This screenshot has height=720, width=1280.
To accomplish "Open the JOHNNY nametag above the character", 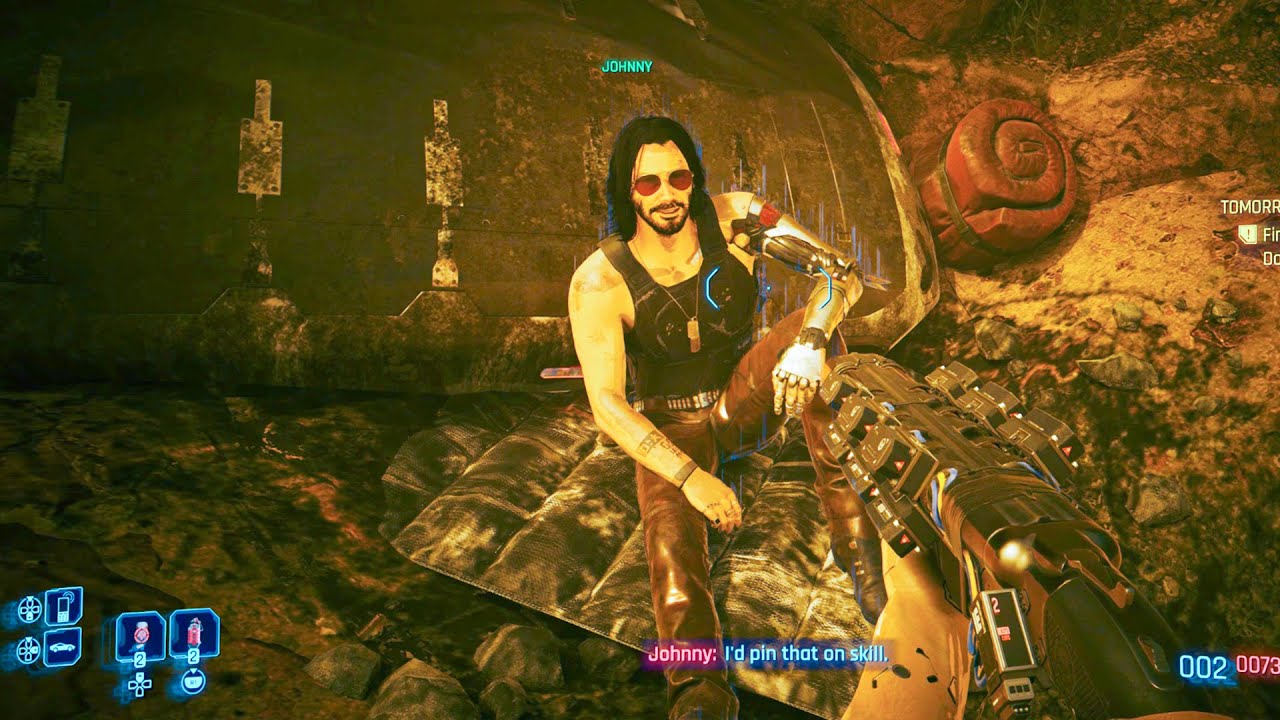I will tap(625, 68).
